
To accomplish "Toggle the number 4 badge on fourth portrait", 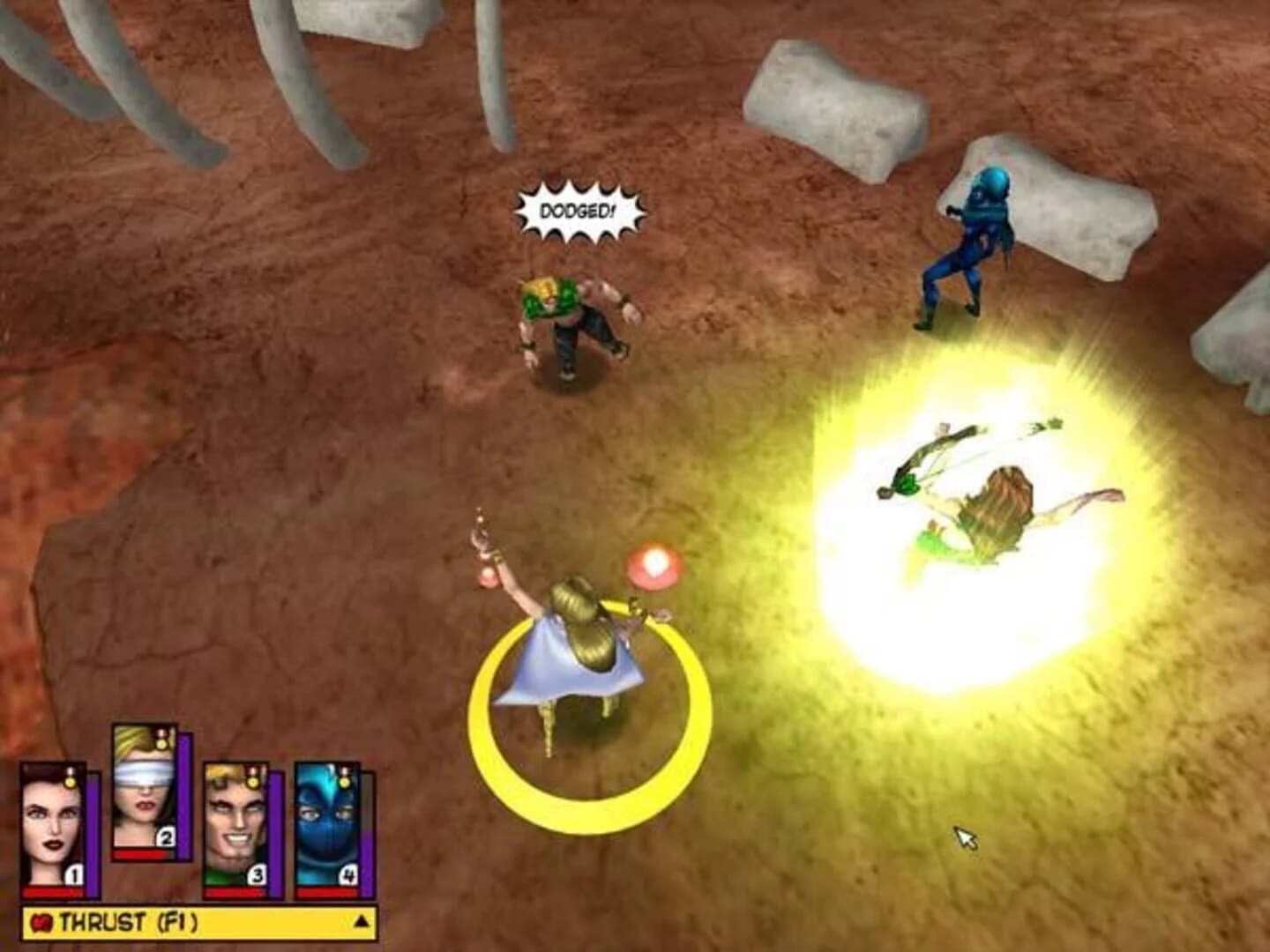I will click(x=351, y=875).
